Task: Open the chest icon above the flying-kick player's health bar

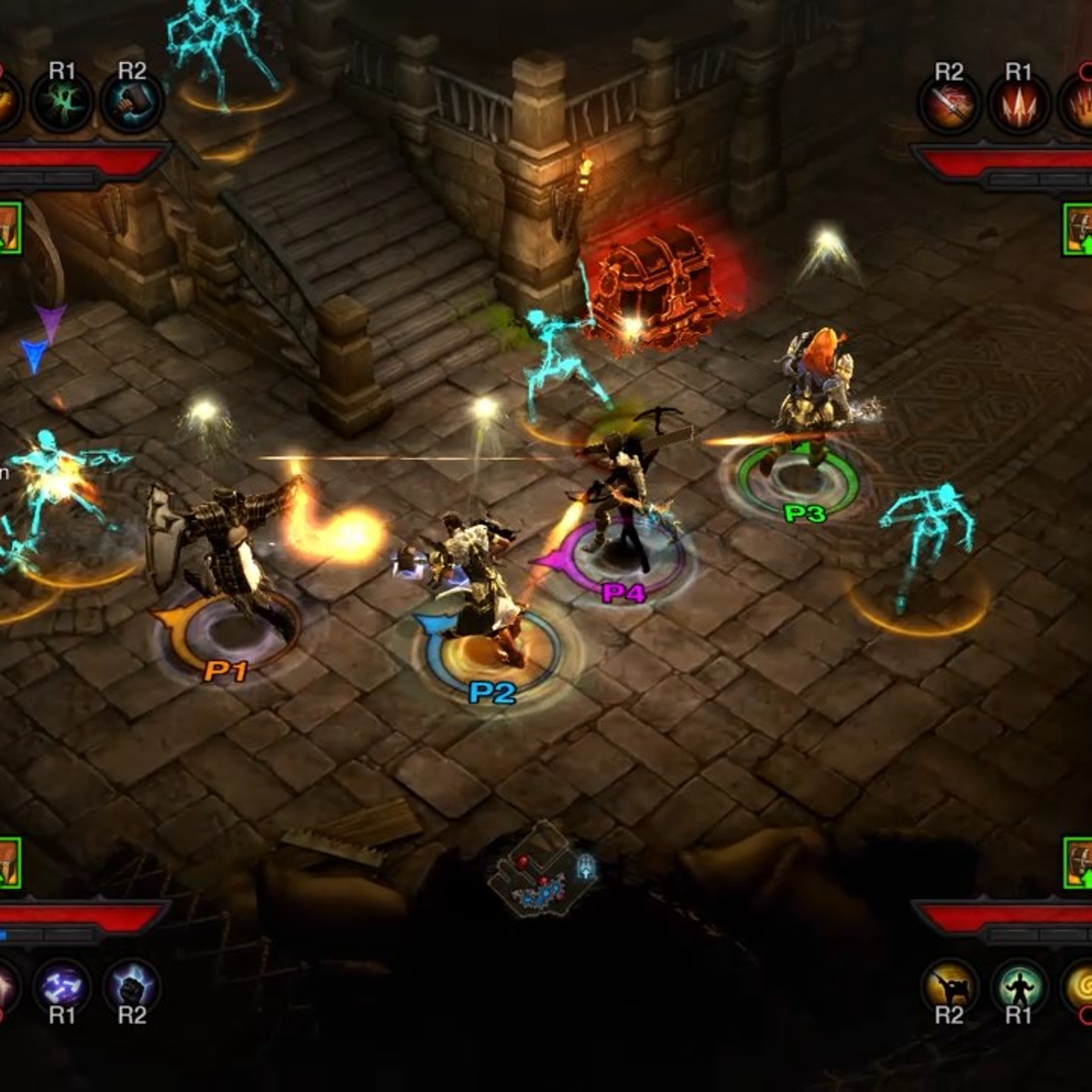Action: [x=1078, y=864]
